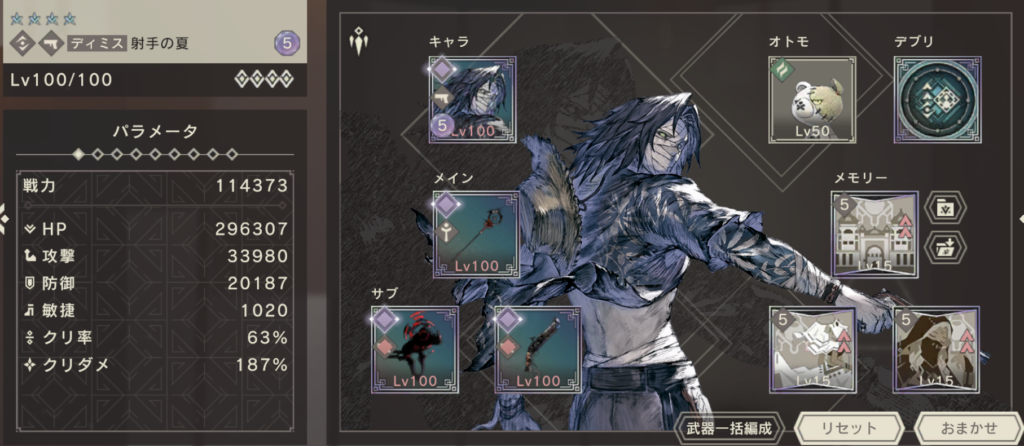Select the character (キャラ) portrait slot
1024x446 pixels.
click(x=473, y=100)
